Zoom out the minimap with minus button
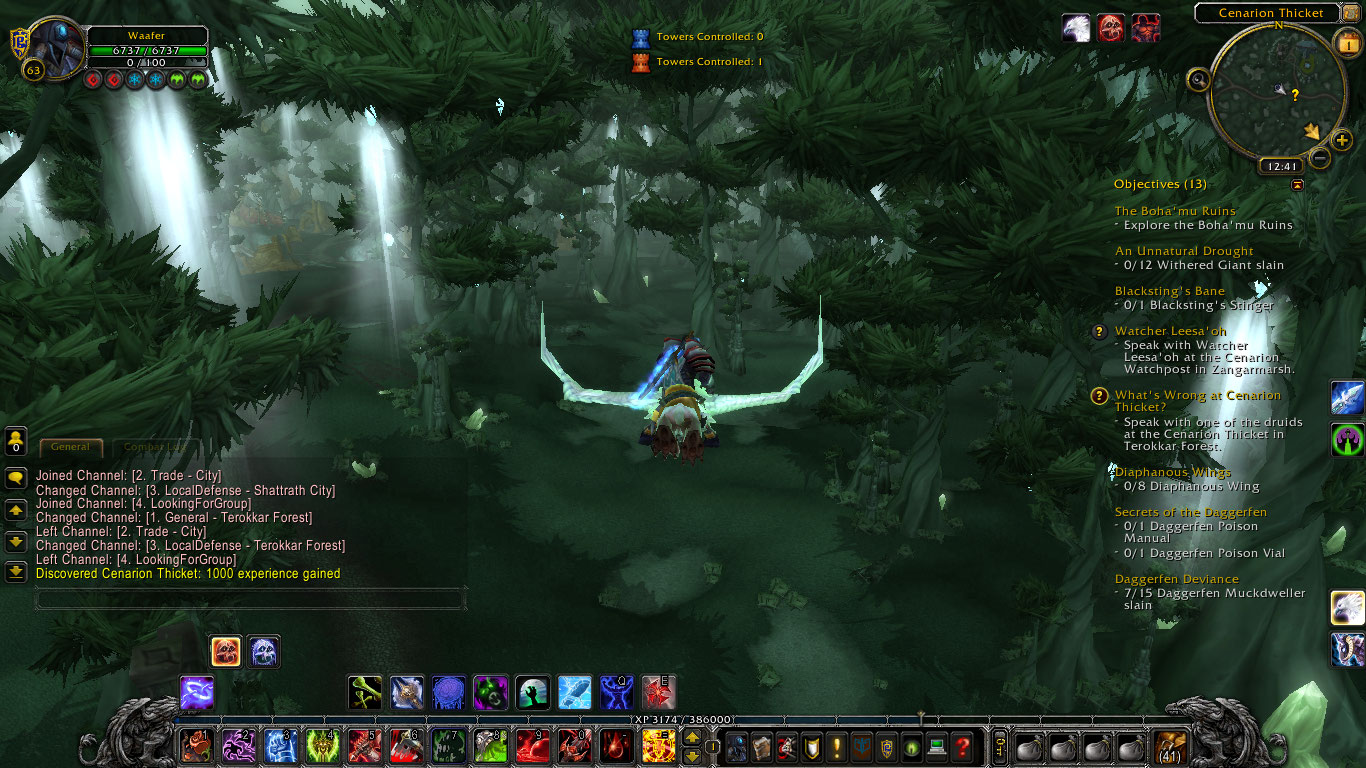This screenshot has width=1366, height=768. (x=1320, y=158)
